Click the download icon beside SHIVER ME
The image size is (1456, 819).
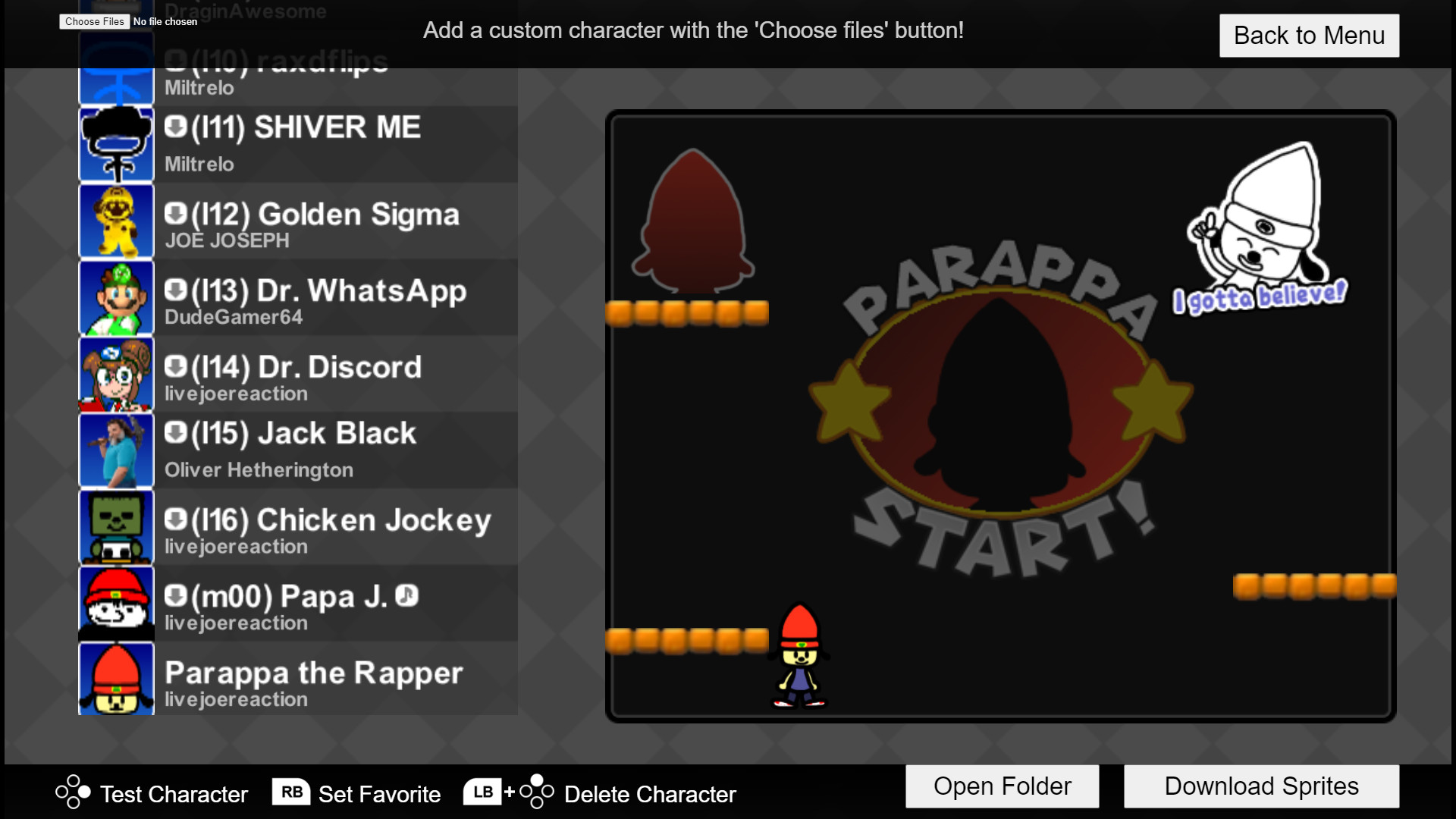point(175,128)
